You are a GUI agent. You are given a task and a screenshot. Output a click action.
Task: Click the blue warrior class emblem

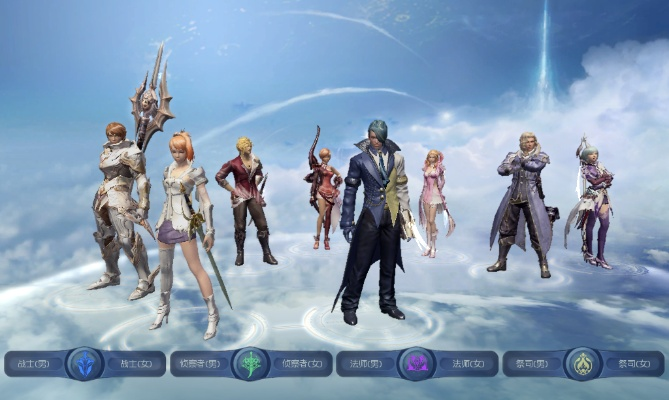(x=85, y=363)
